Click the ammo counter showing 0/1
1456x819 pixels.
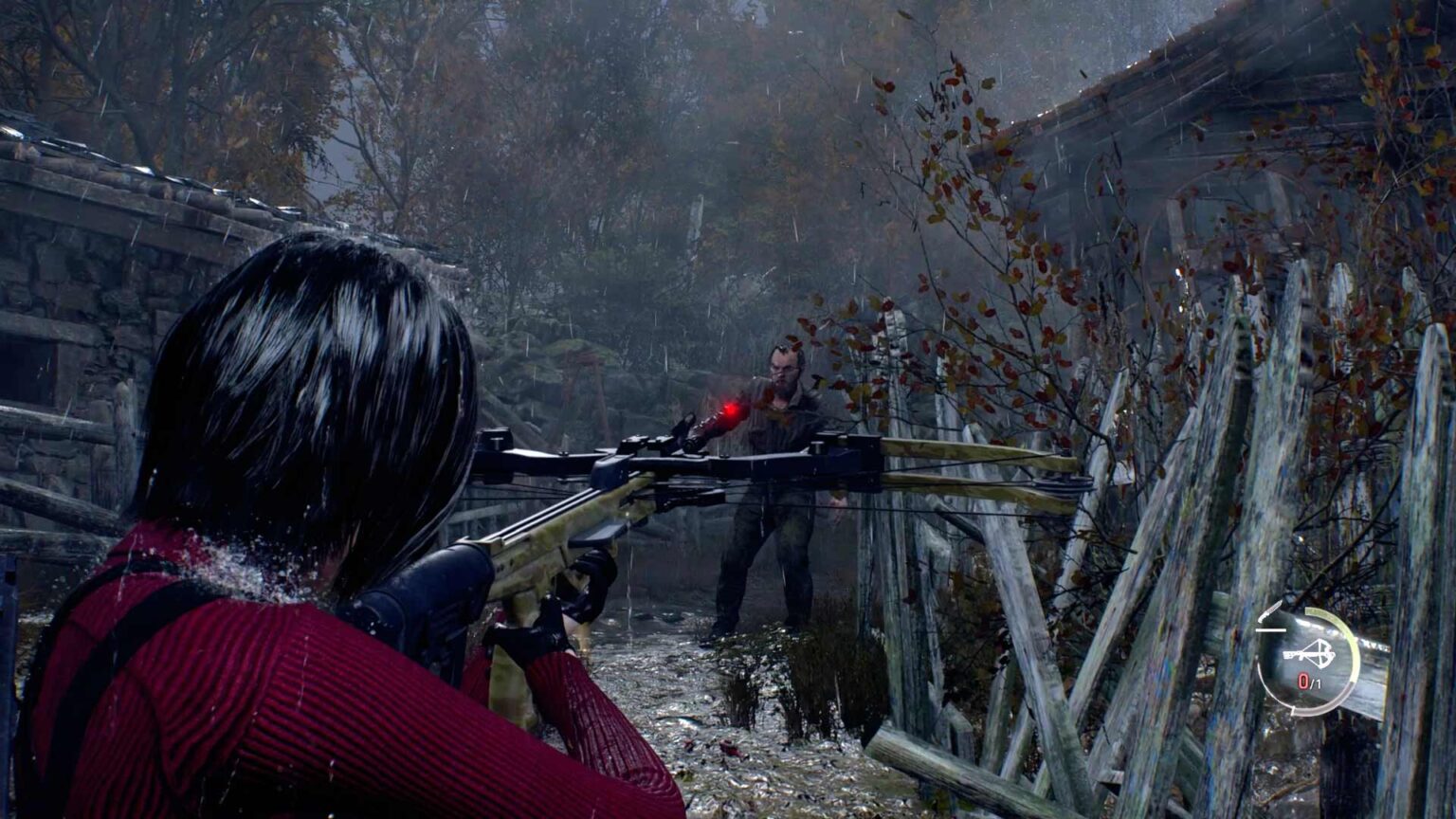coord(1308,682)
